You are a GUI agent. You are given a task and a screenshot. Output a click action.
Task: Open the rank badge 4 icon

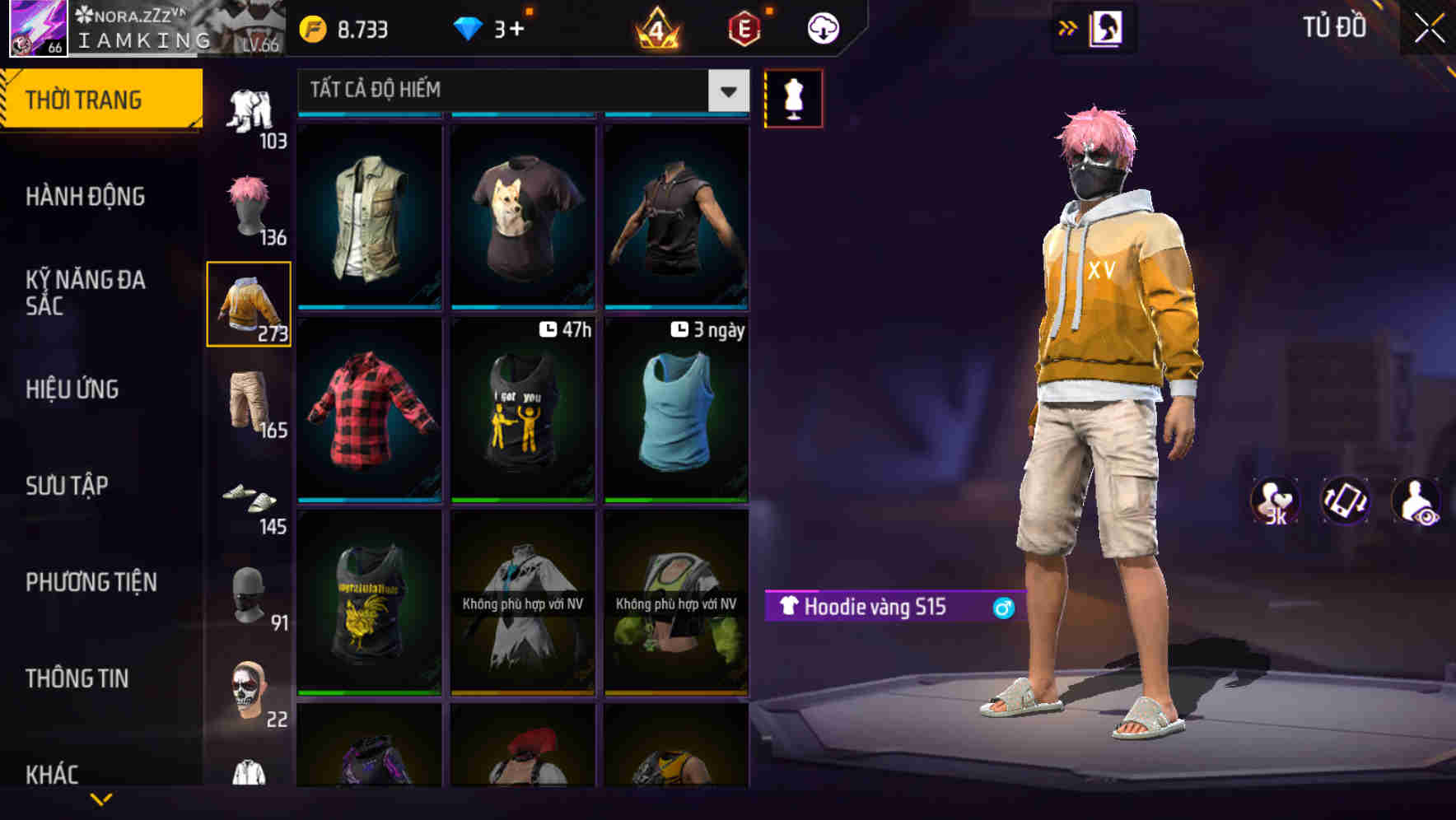click(x=656, y=27)
